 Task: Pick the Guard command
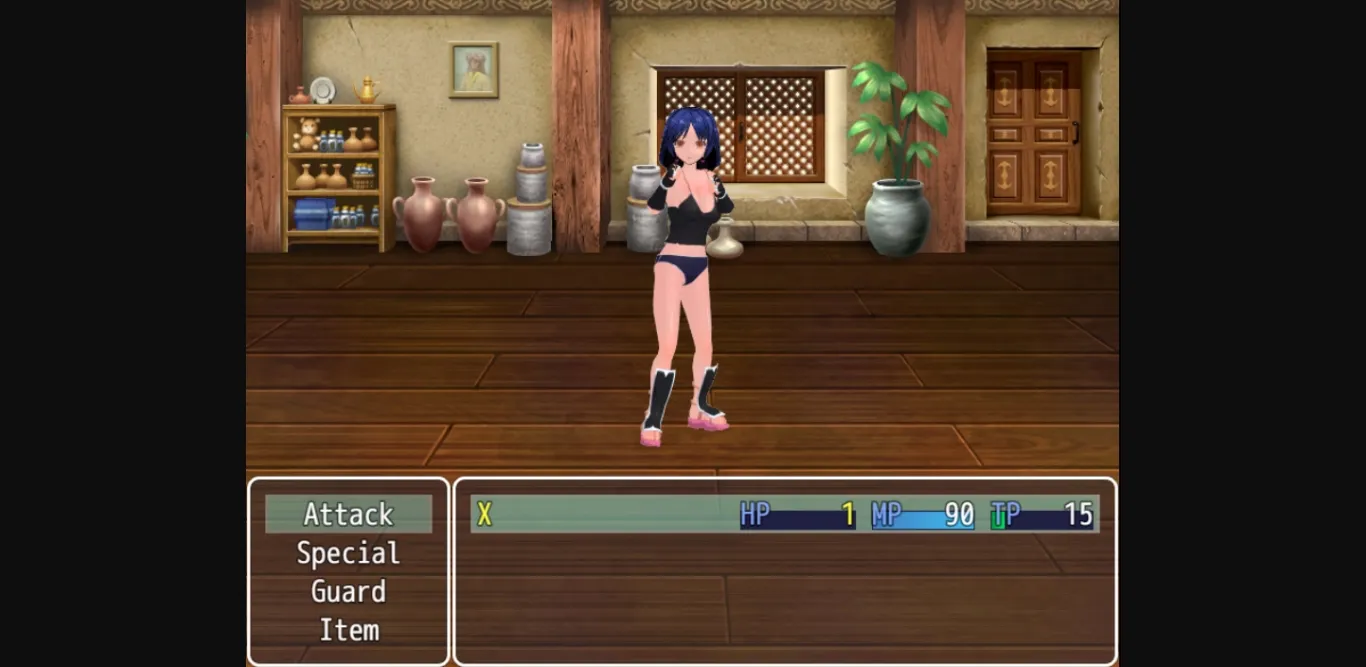click(348, 591)
